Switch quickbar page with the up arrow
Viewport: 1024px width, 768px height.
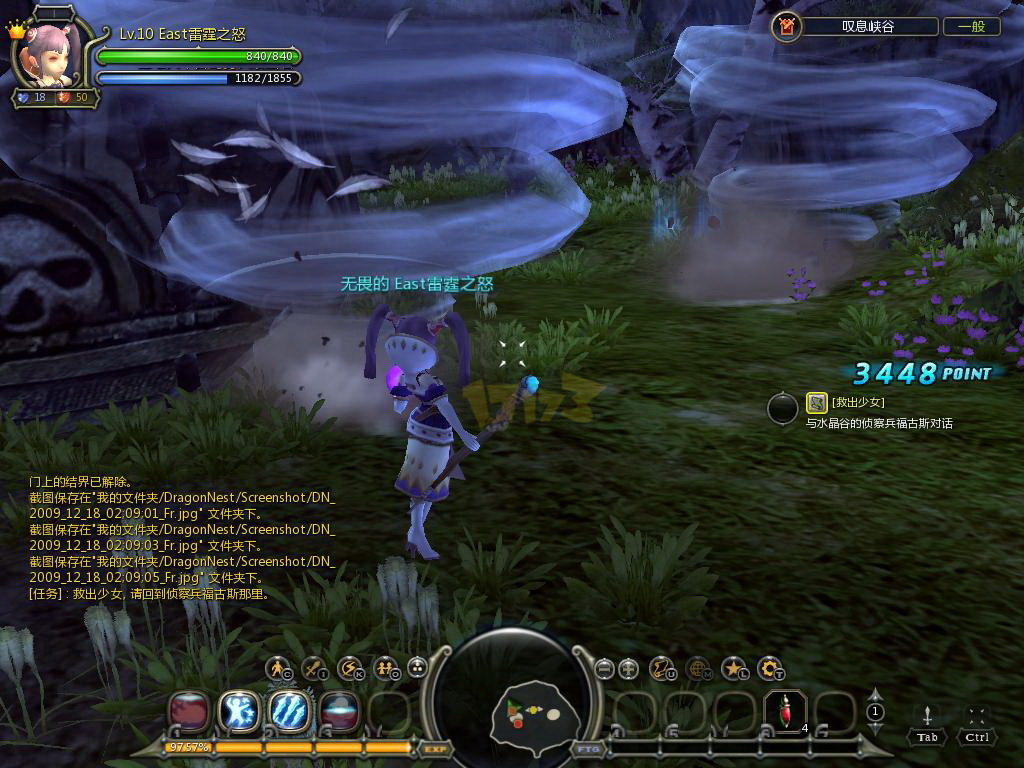pos(875,695)
